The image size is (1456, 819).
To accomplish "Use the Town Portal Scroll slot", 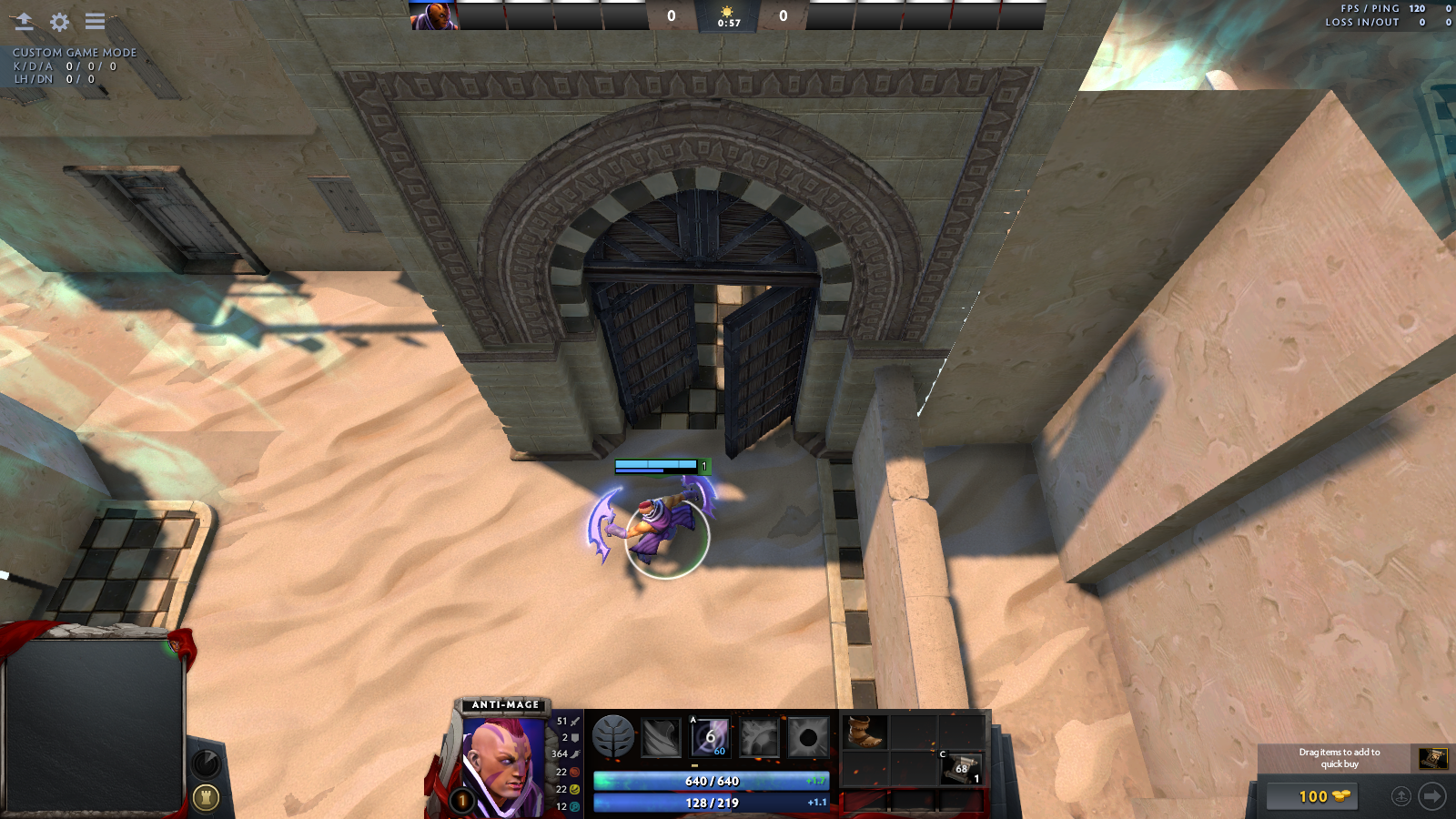I will [961, 769].
